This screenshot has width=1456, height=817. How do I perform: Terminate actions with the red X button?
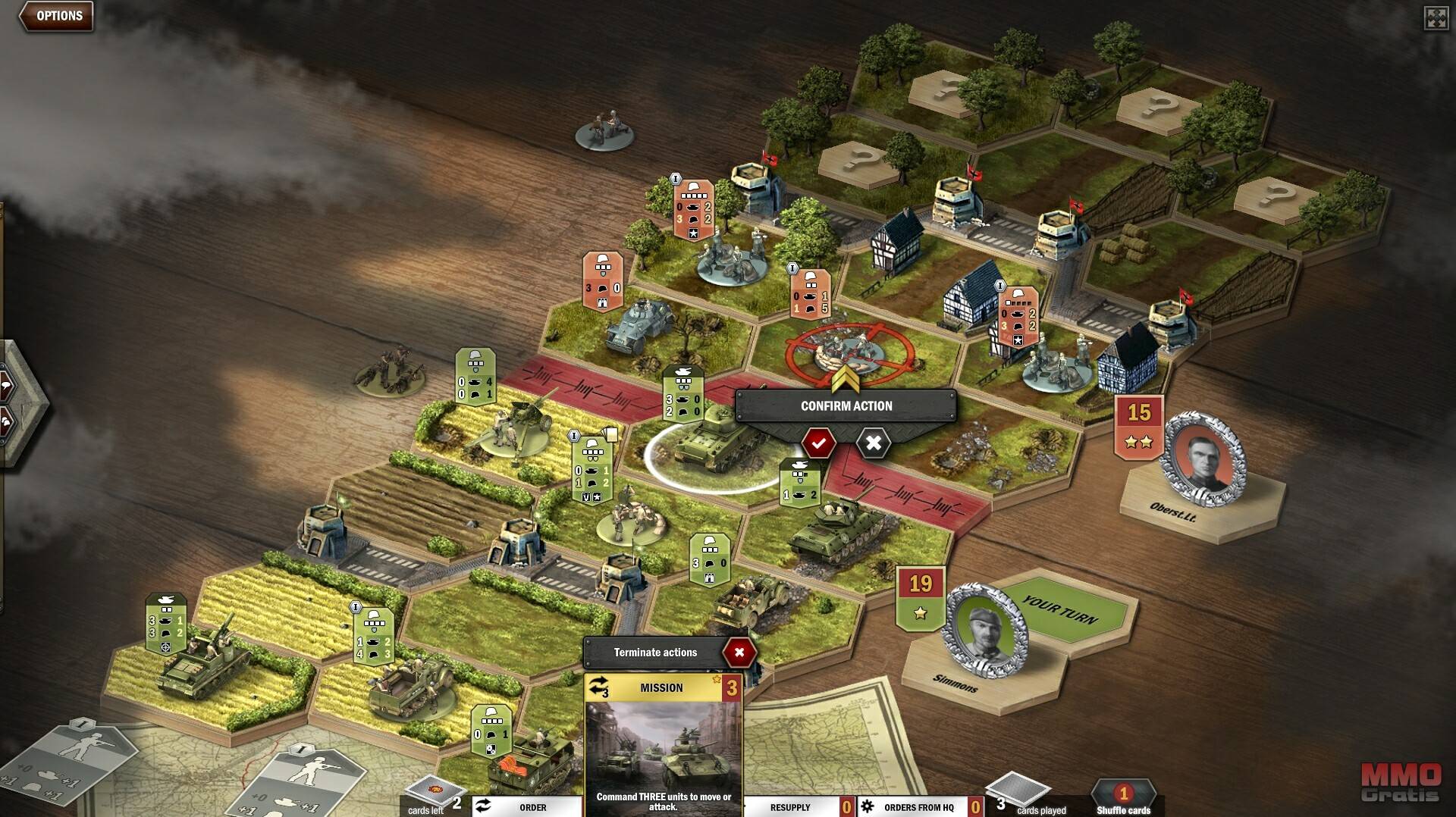pyautogui.click(x=739, y=652)
